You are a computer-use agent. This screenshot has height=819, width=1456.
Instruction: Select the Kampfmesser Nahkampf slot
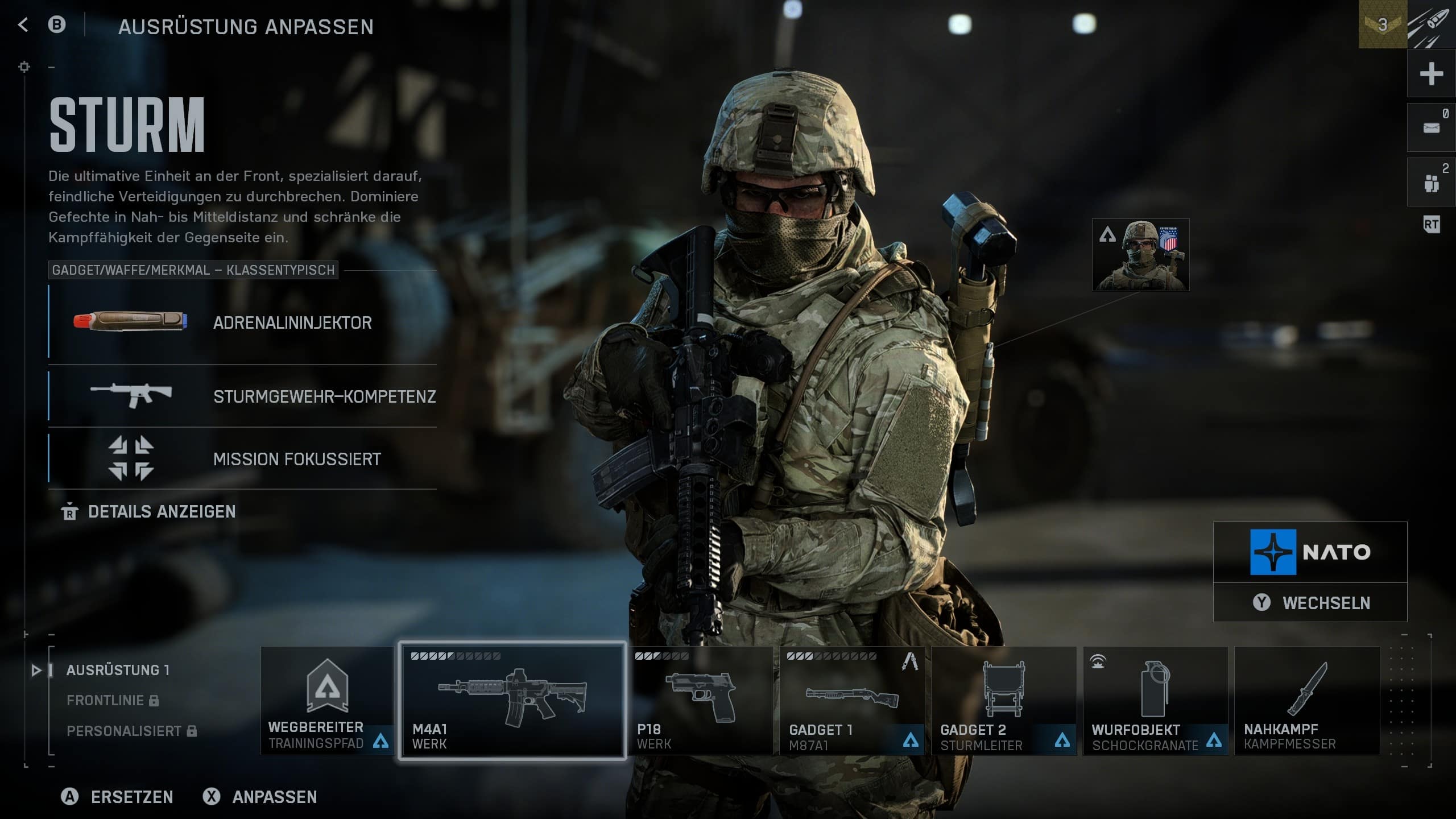click(1306, 701)
